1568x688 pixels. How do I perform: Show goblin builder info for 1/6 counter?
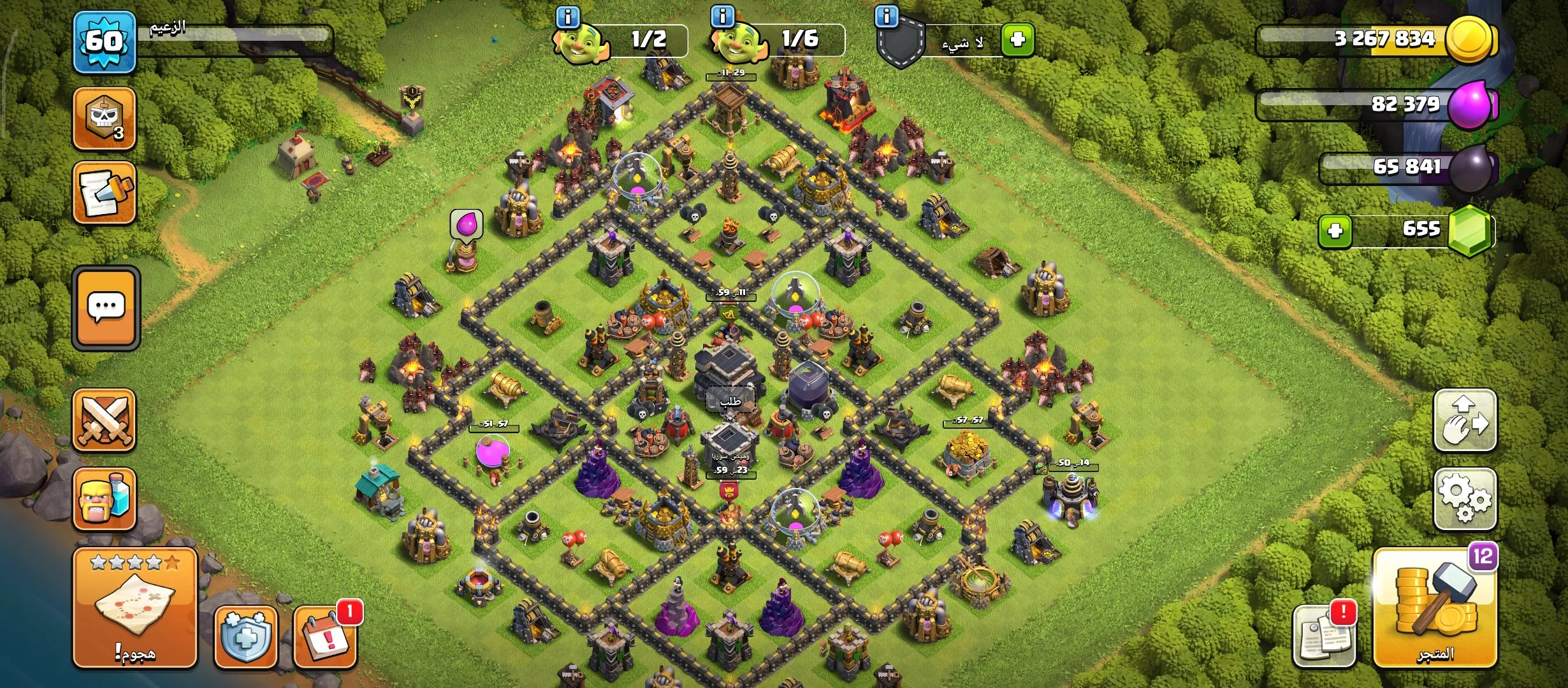click(x=722, y=17)
